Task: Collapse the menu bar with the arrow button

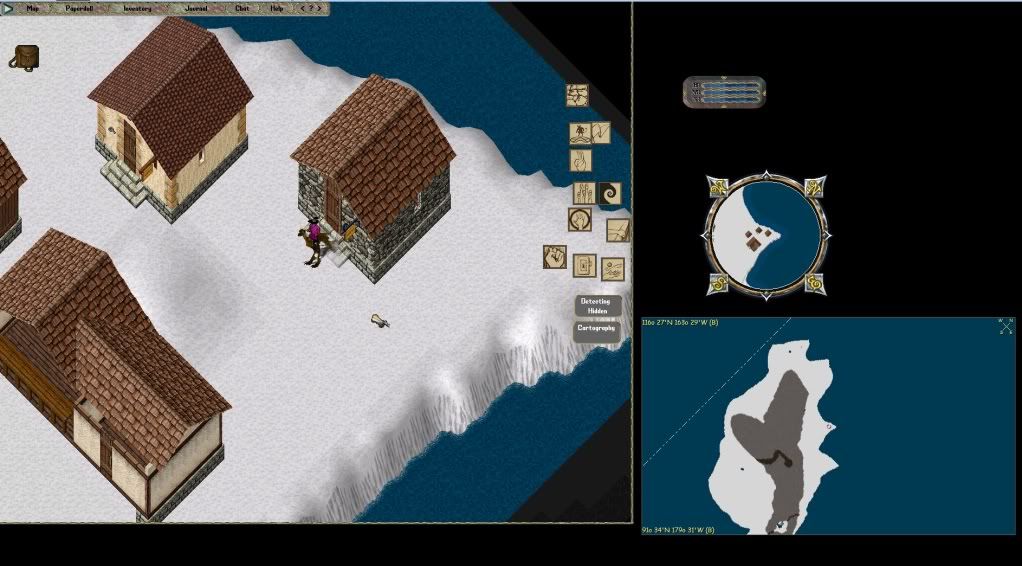Action: [x=8, y=8]
